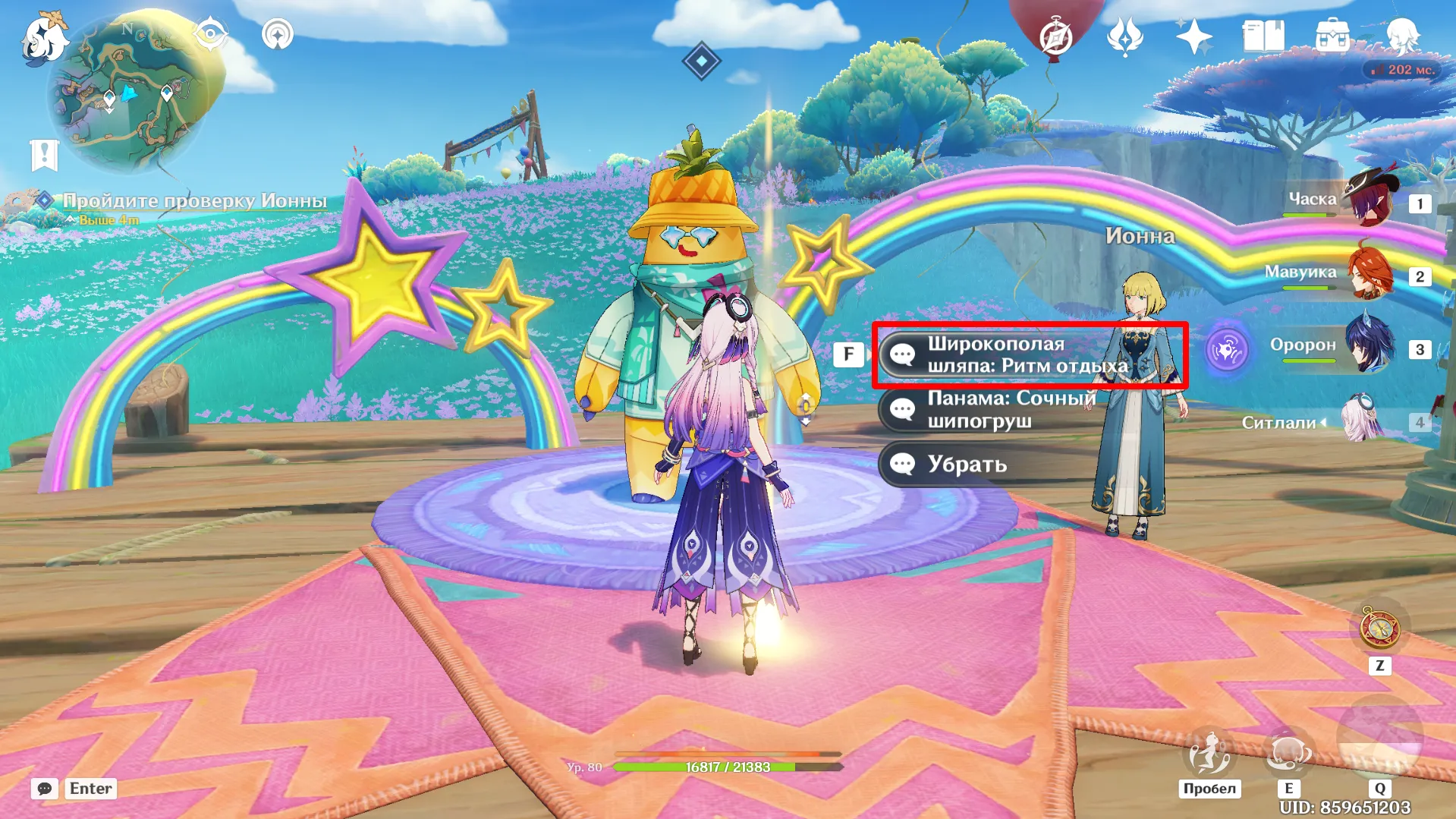Activate the elemental skill icon
1456x819 pixels.
[x=1288, y=753]
